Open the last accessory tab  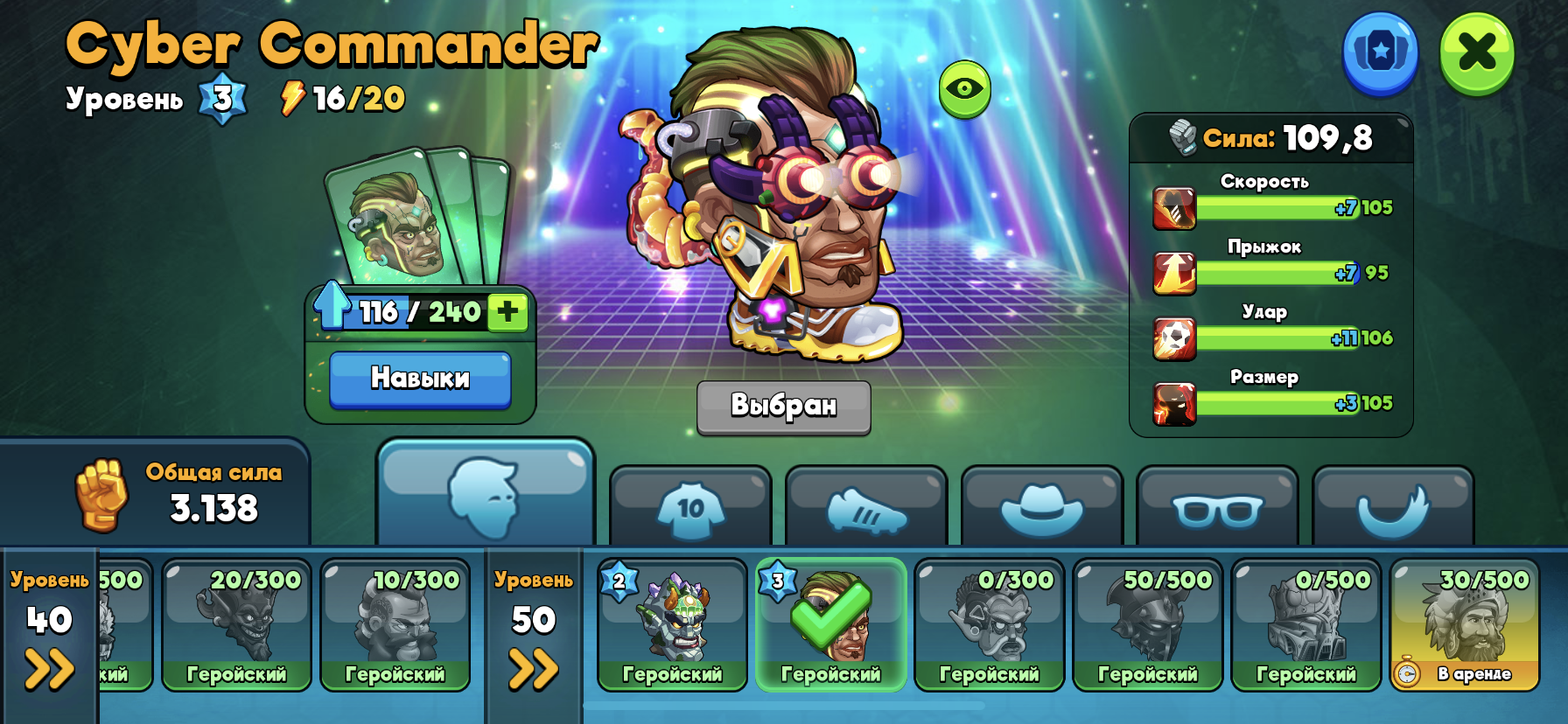[1393, 509]
